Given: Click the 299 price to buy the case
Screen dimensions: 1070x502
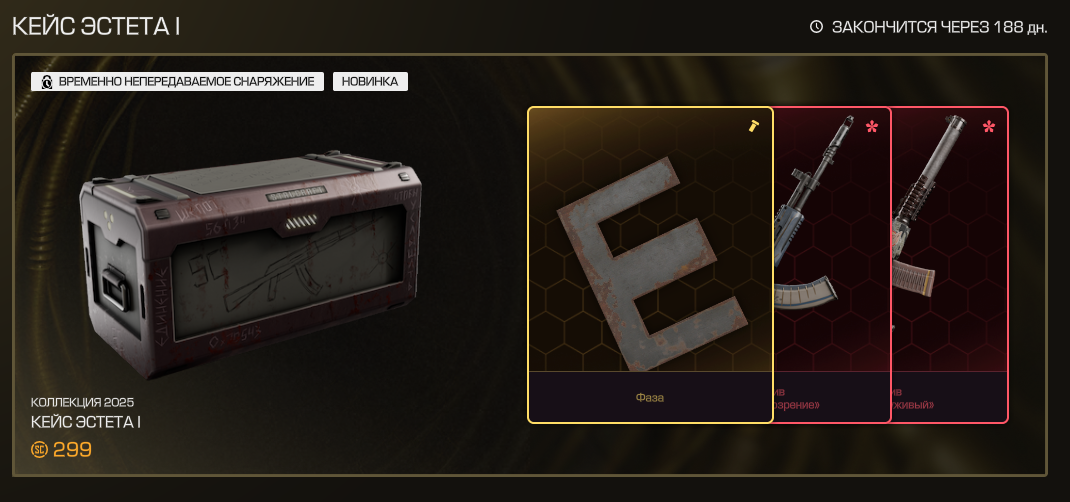Looking at the screenshot, I should click(62, 450).
